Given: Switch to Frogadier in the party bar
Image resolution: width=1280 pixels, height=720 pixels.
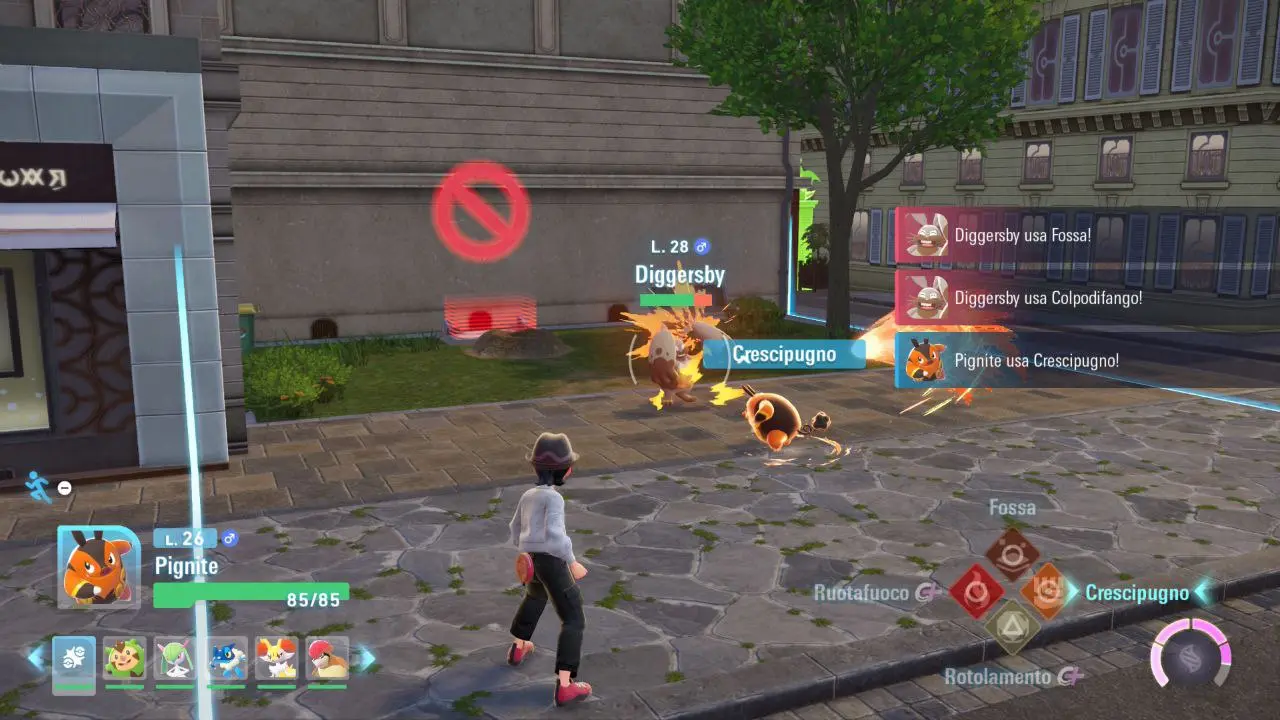Looking at the screenshot, I should pos(226,660).
